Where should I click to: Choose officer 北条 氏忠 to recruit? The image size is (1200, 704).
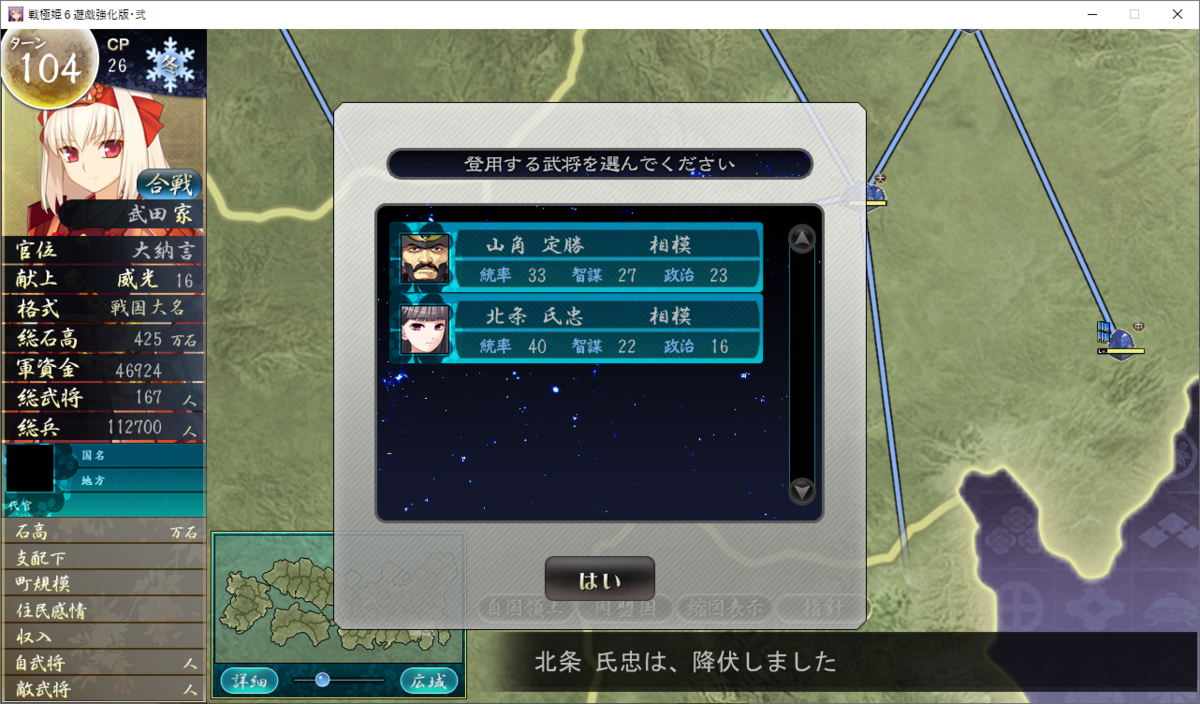click(x=576, y=328)
